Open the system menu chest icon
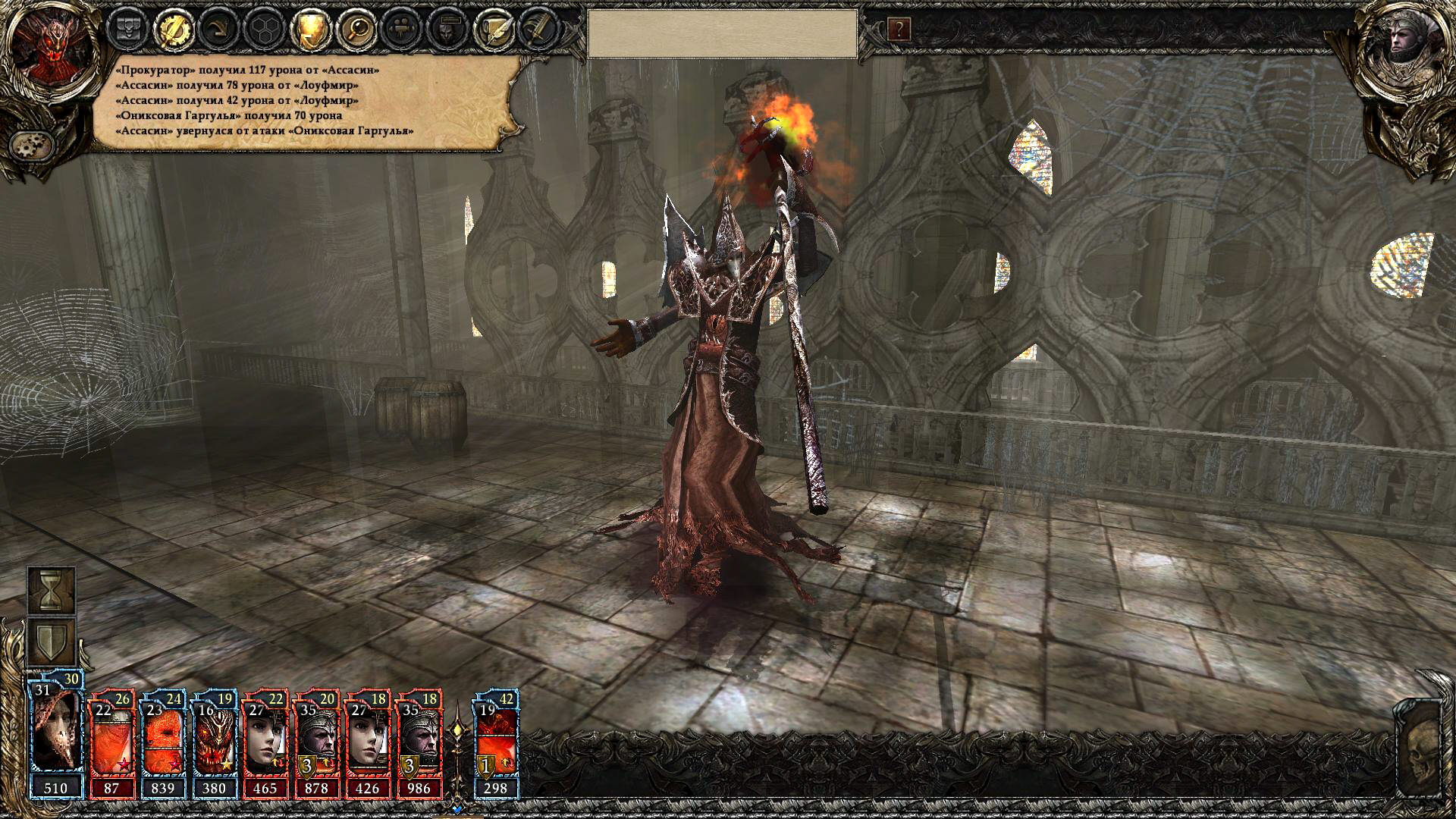1456x819 pixels. tap(127, 30)
